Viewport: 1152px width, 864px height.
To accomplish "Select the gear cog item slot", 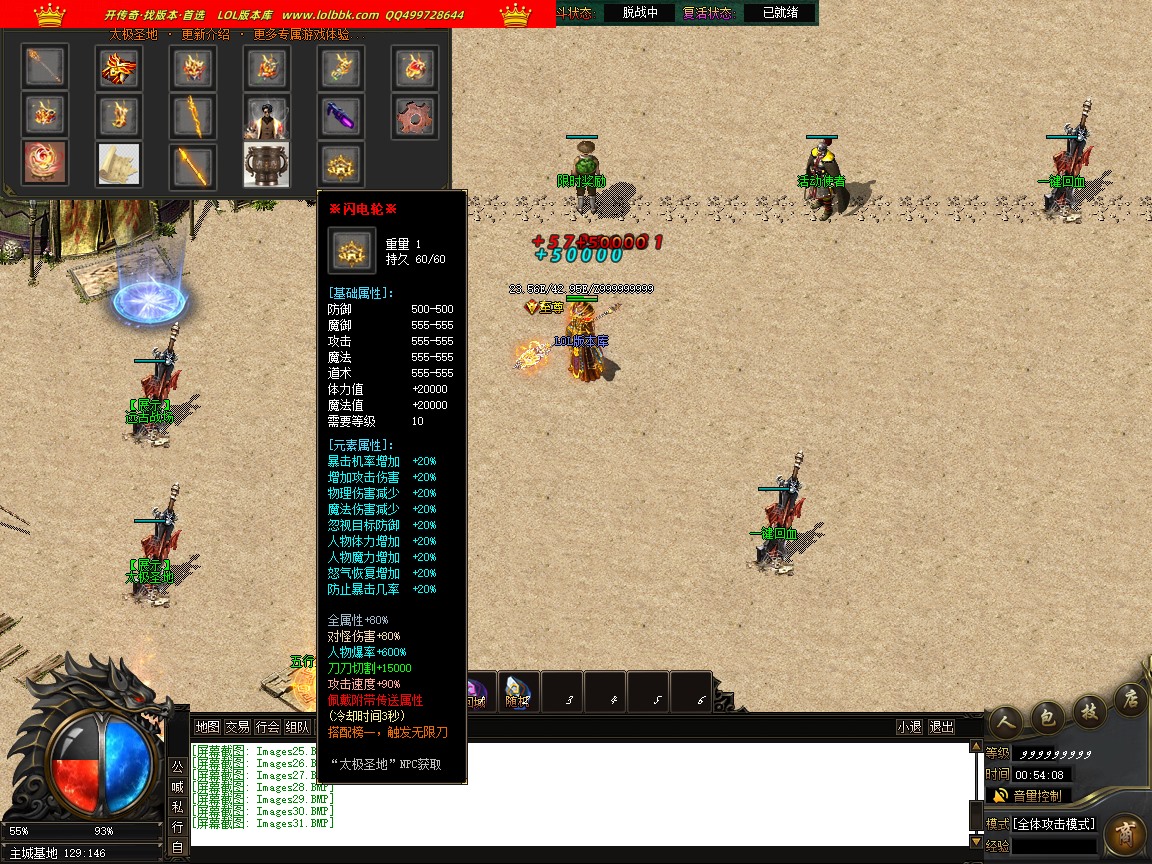I will point(414,117).
